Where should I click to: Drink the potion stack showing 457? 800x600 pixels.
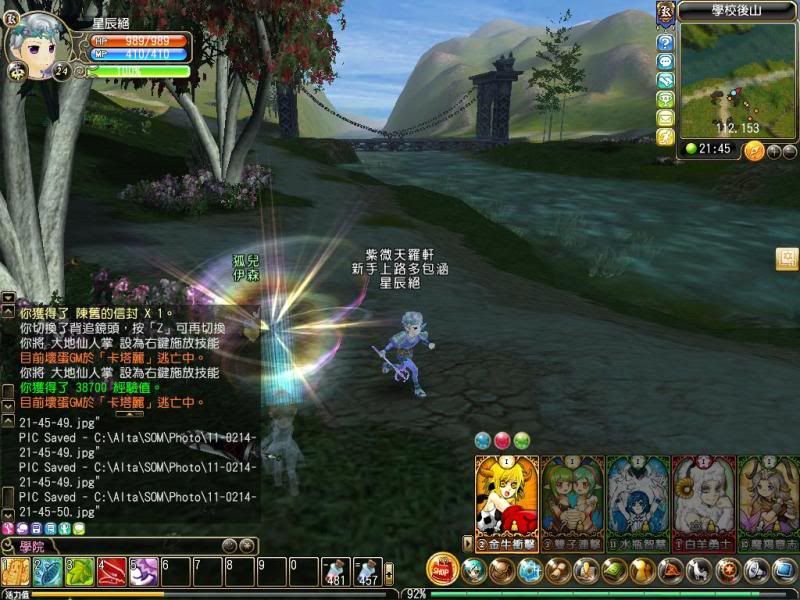point(368,572)
